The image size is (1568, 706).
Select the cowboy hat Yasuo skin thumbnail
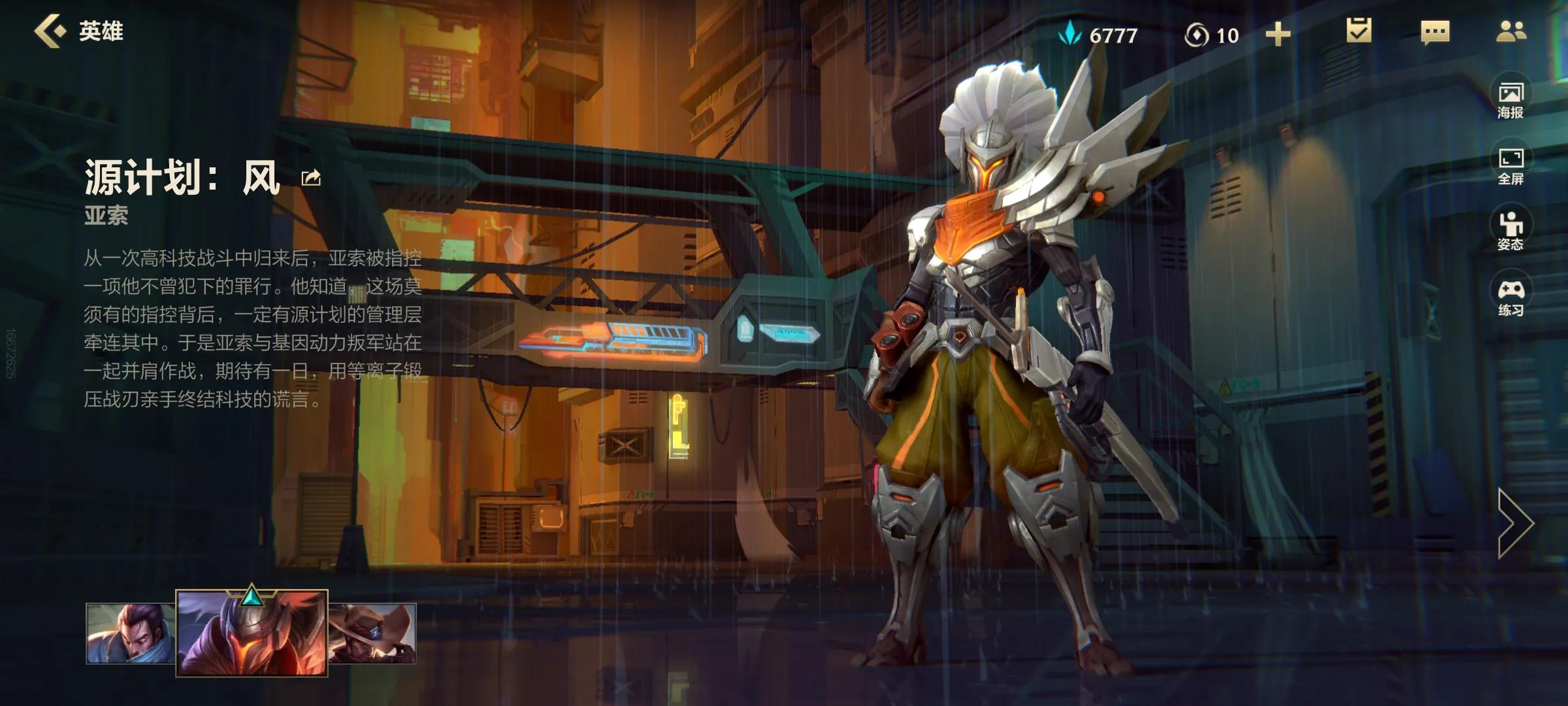tap(372, 633)
